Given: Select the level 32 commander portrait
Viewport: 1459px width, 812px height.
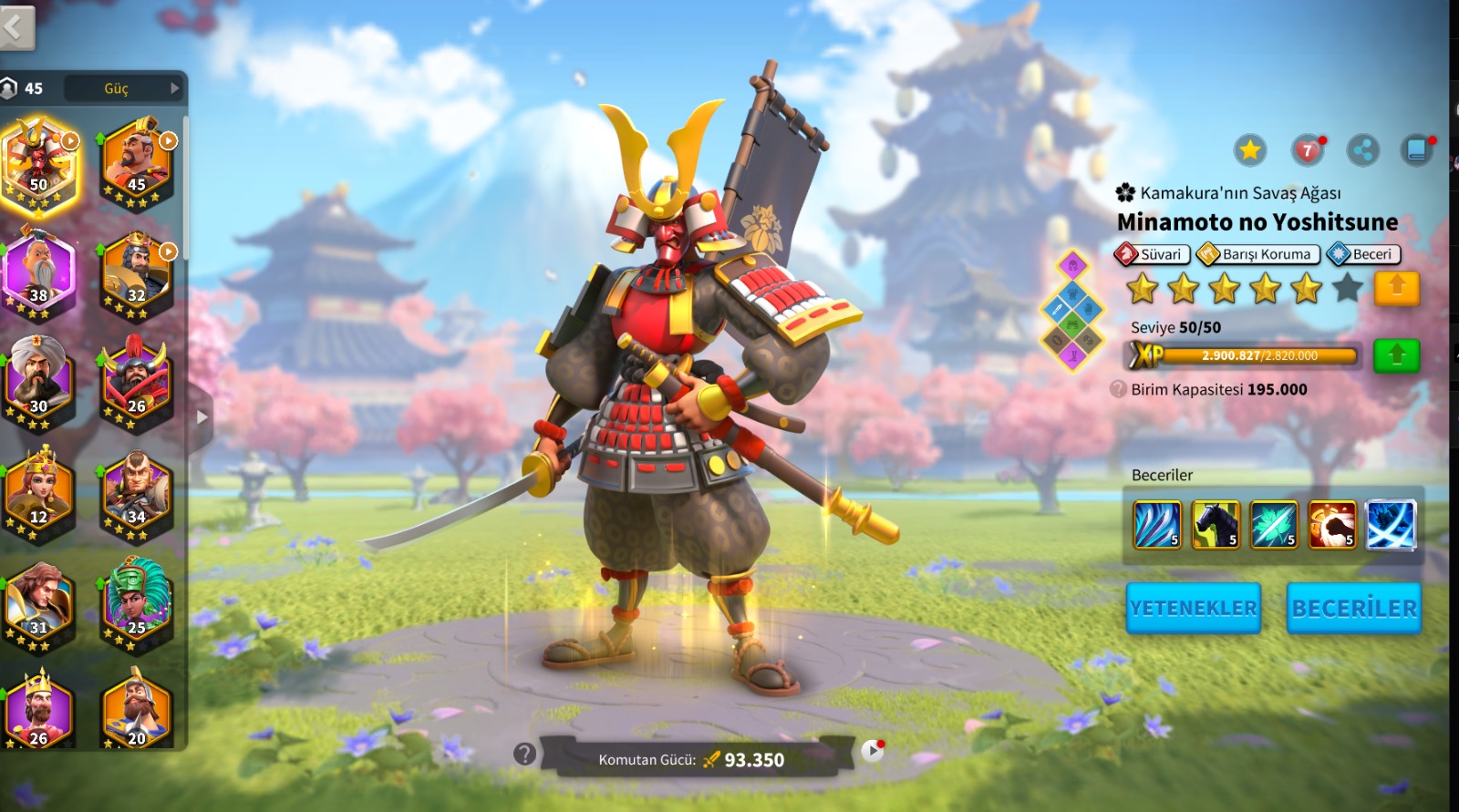Looking at the screenshot, I should click(136, 274).
